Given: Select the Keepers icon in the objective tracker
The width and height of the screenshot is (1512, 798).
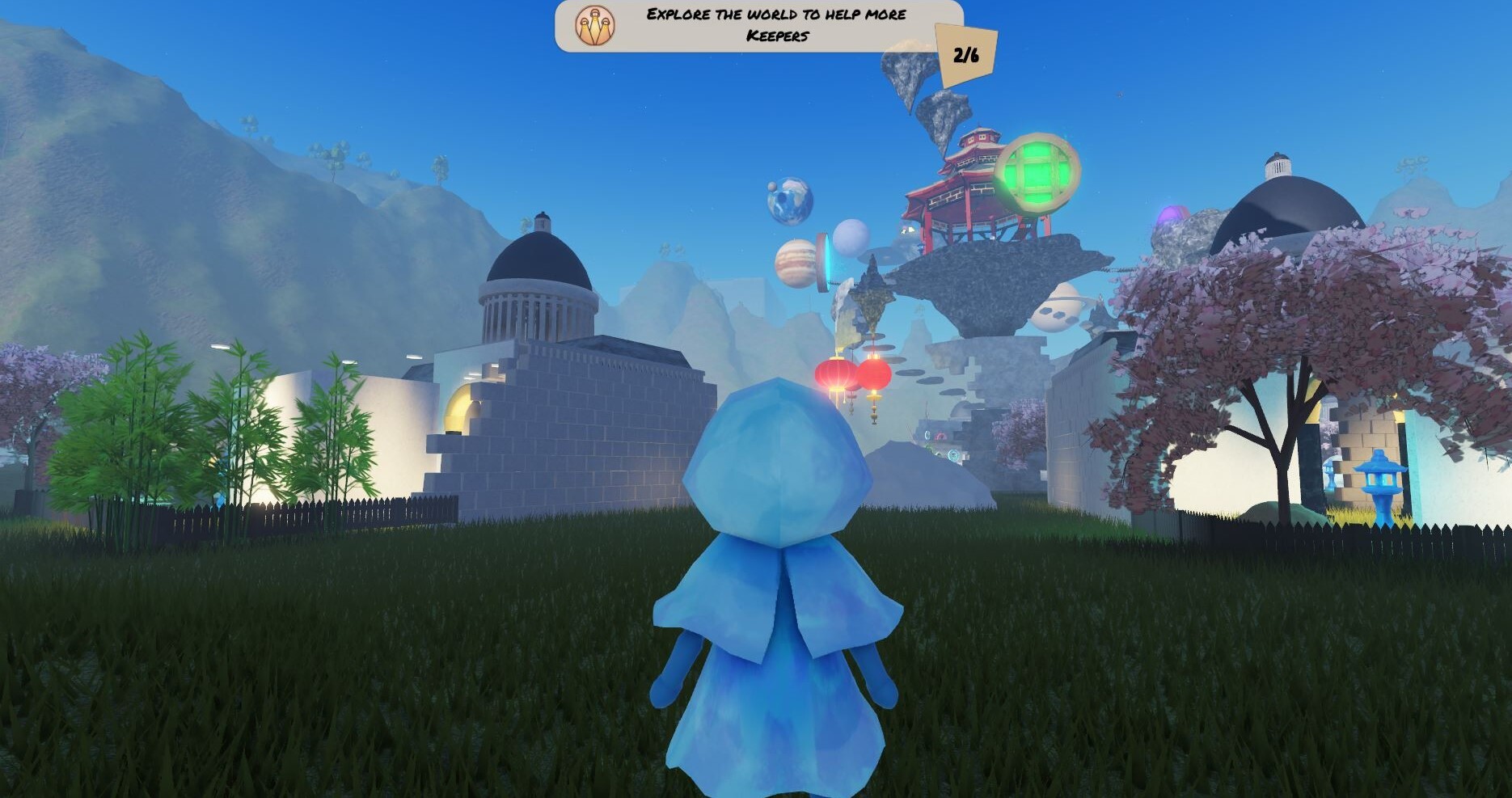Looking at the screenshot, I should tap(594, 25).
